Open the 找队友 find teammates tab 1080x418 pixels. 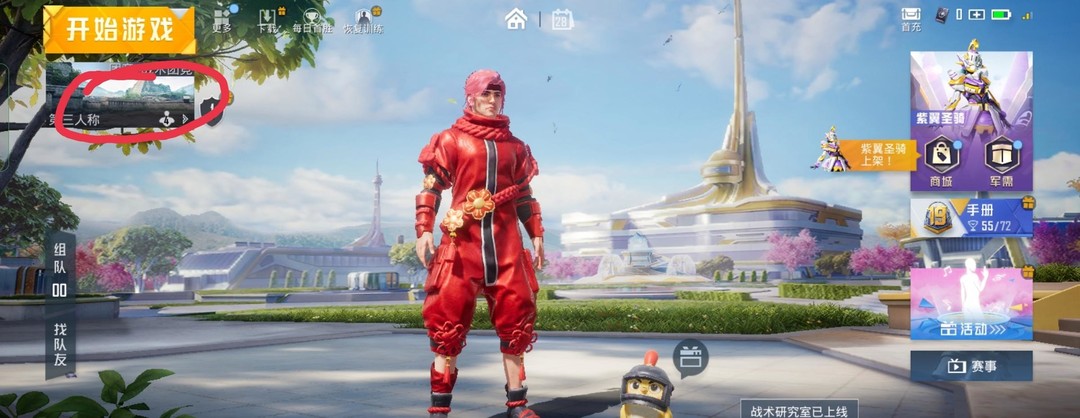pyautogui.click(x=60, y=345)
